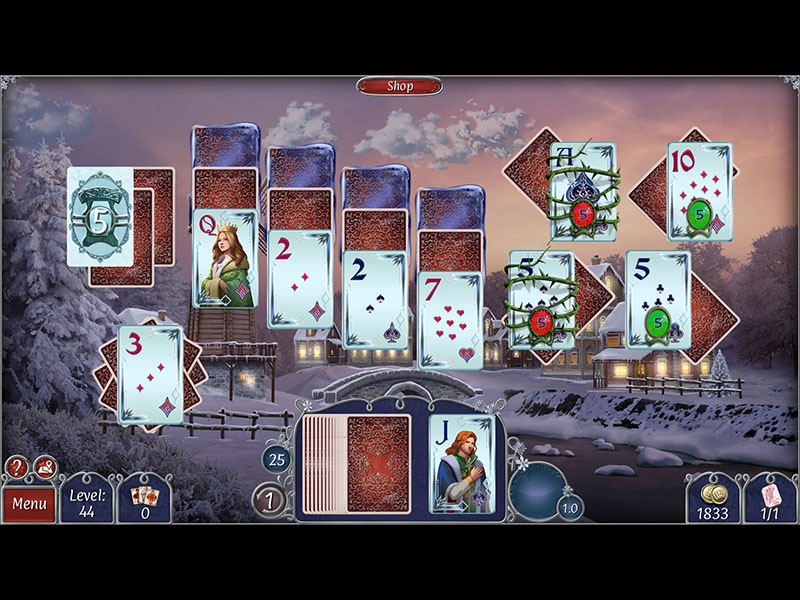Screen dimensions: 800x600
Task: Activate the frosty blue multiplier orb
Action: (x=538, y=487)
